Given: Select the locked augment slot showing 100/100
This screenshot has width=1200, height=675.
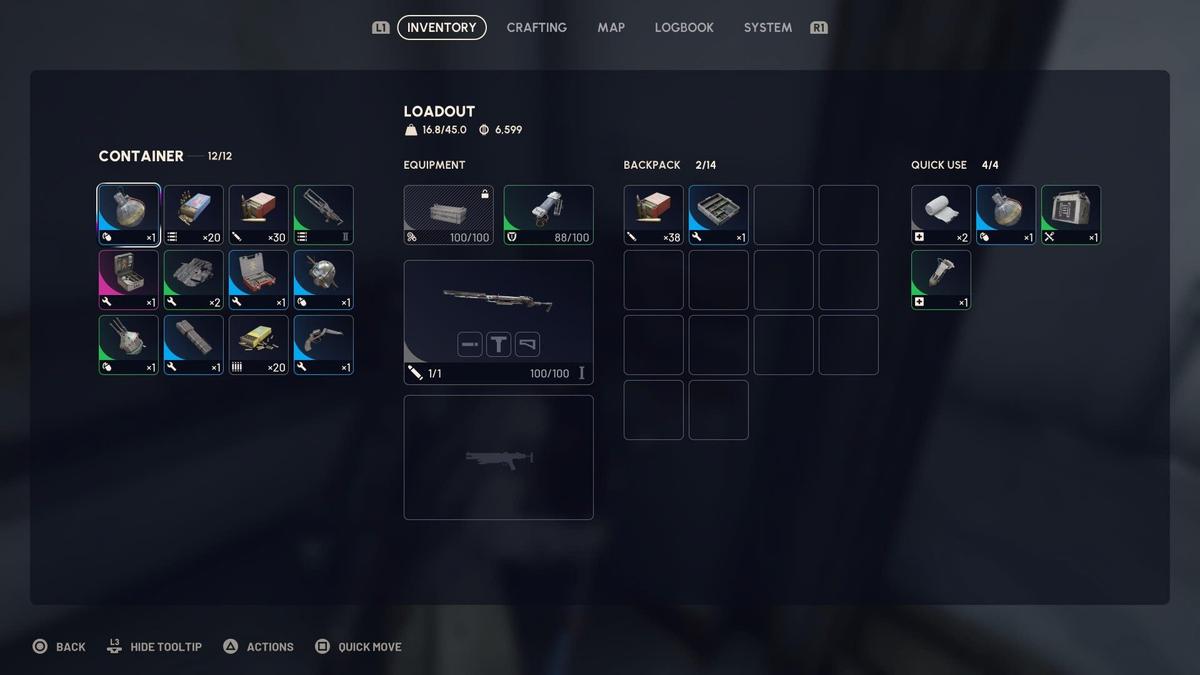Looking at the screenshot, I should pyautogui.click(x=449, y=215).
